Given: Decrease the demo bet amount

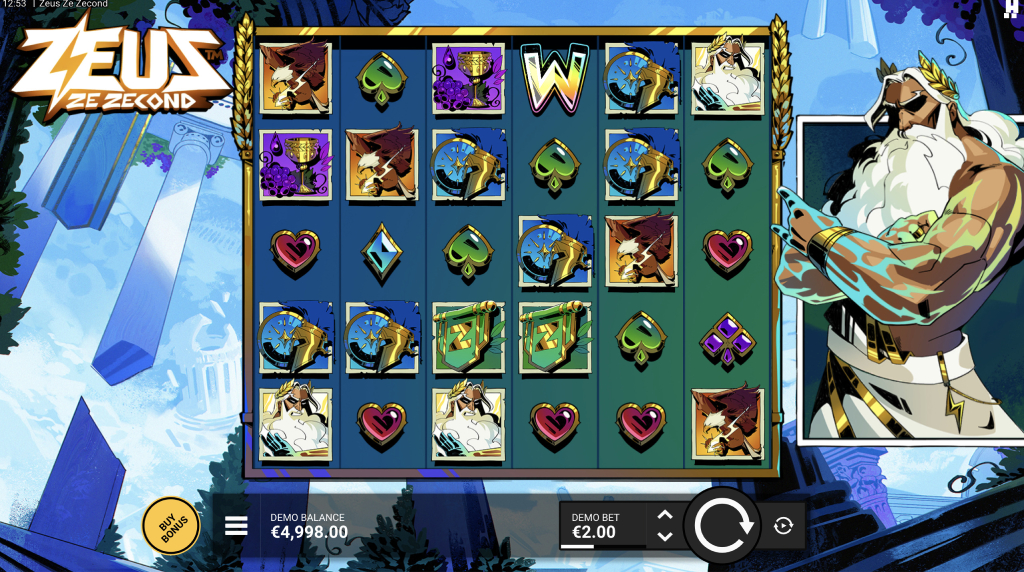Looking at the screenshot, I should coord(665,537).
